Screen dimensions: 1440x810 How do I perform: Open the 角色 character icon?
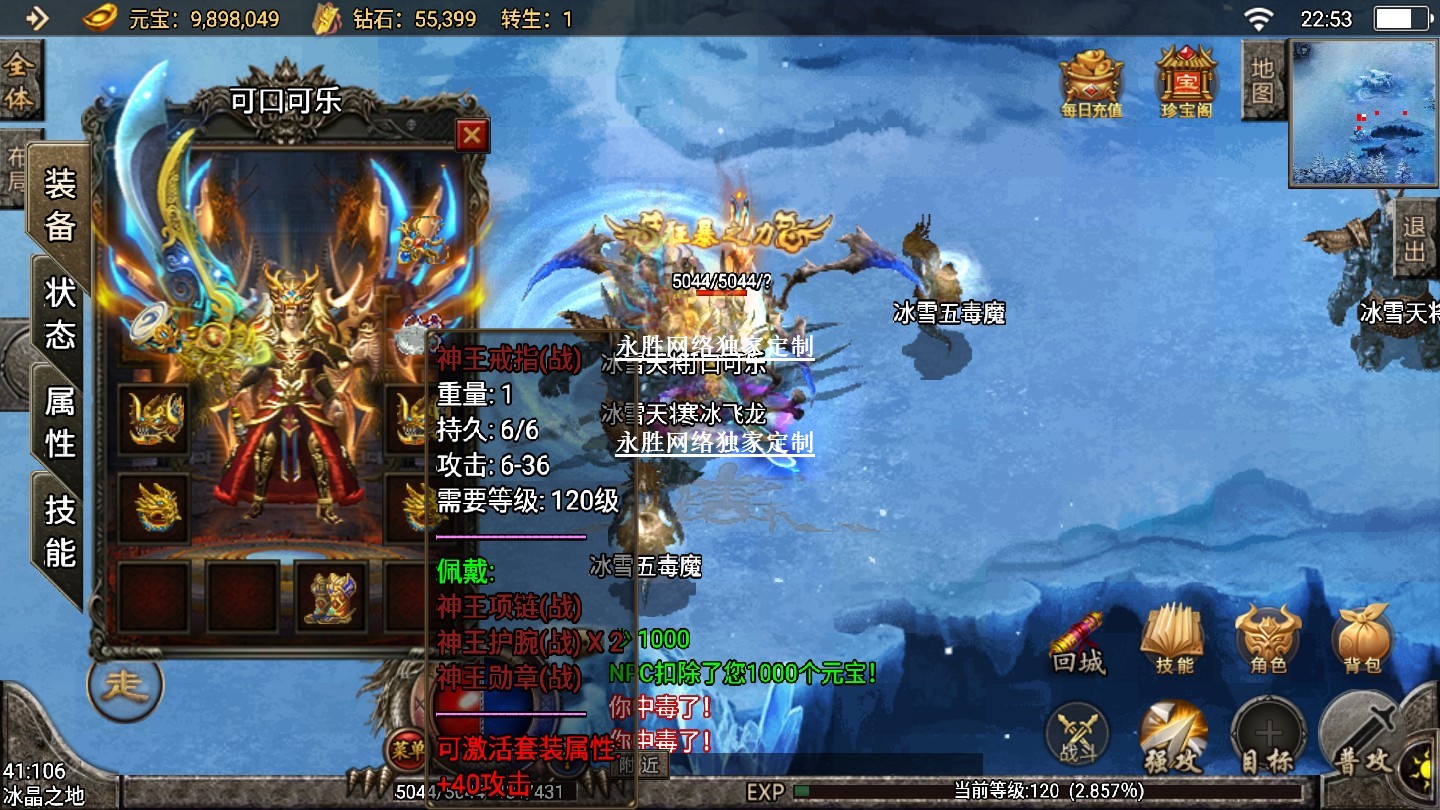(x=1268, y=640)
